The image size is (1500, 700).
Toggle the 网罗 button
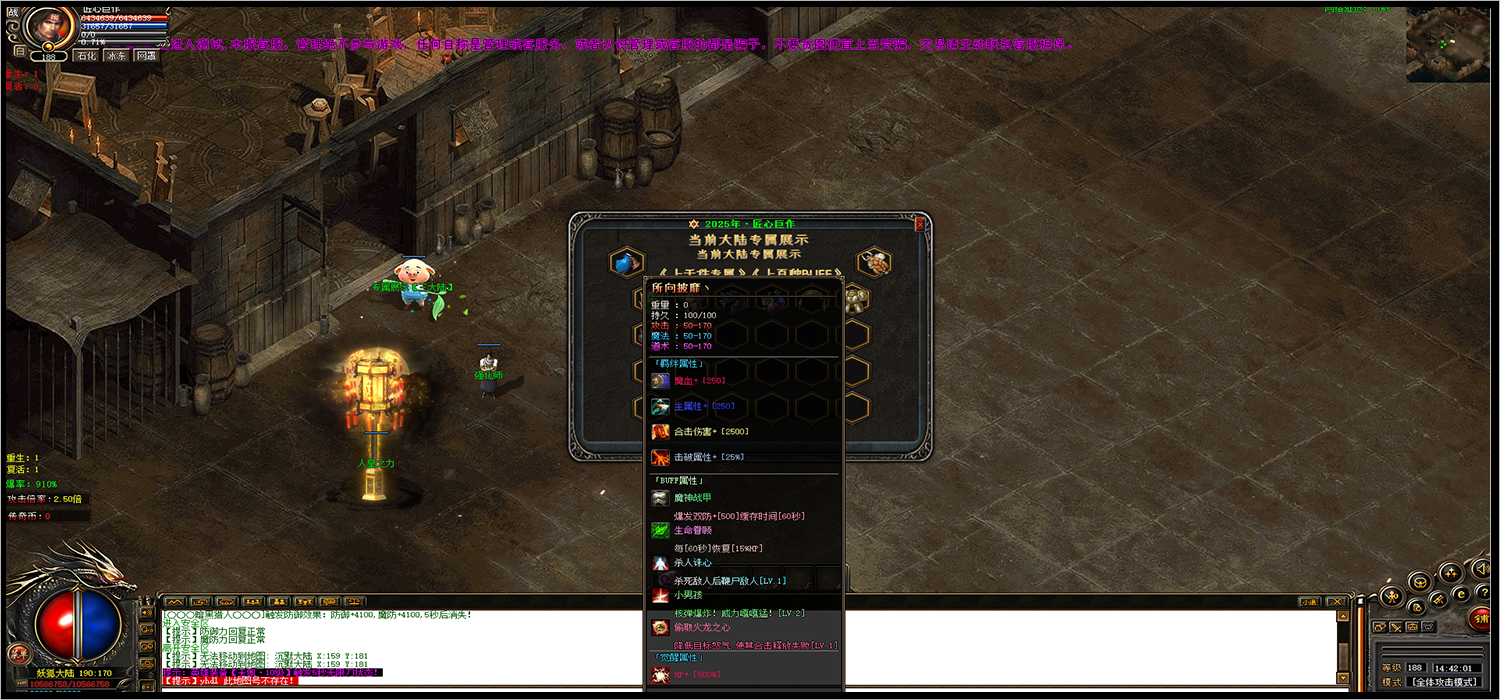click(x=147, y=56)
